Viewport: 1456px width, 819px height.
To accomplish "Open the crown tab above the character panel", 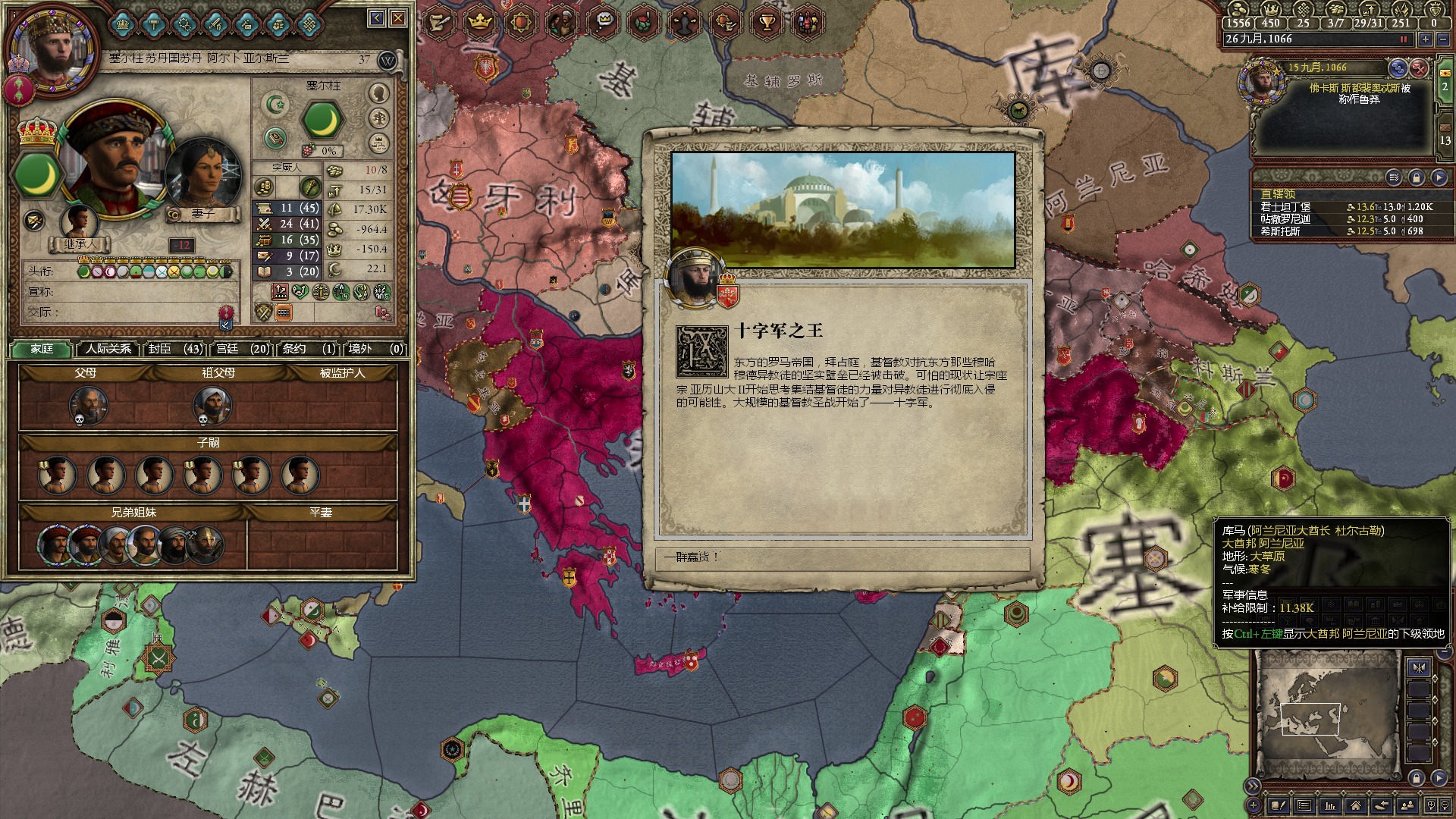I will pos(480,22).
